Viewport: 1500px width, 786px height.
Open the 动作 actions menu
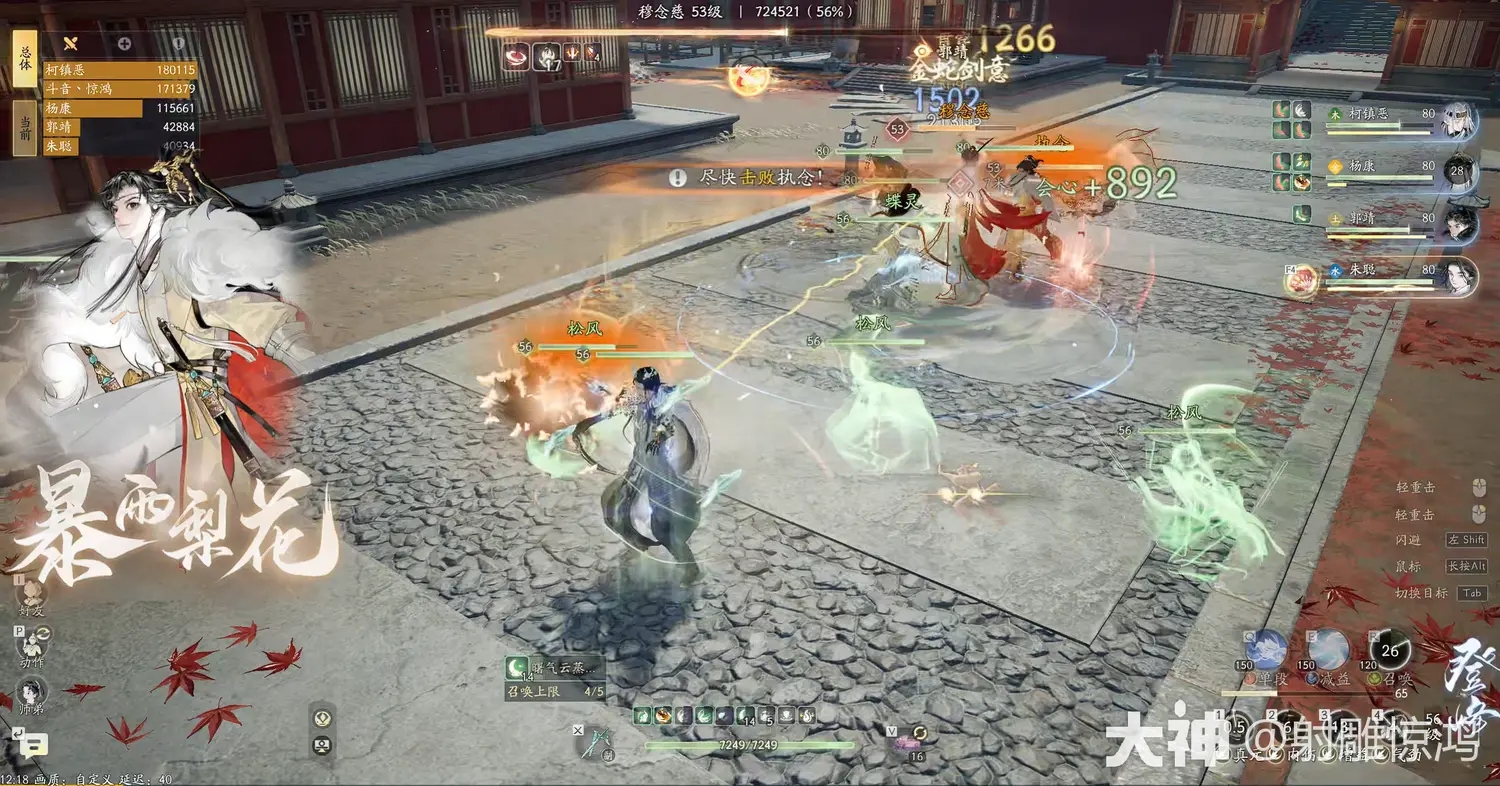click(x=32, y=644)
